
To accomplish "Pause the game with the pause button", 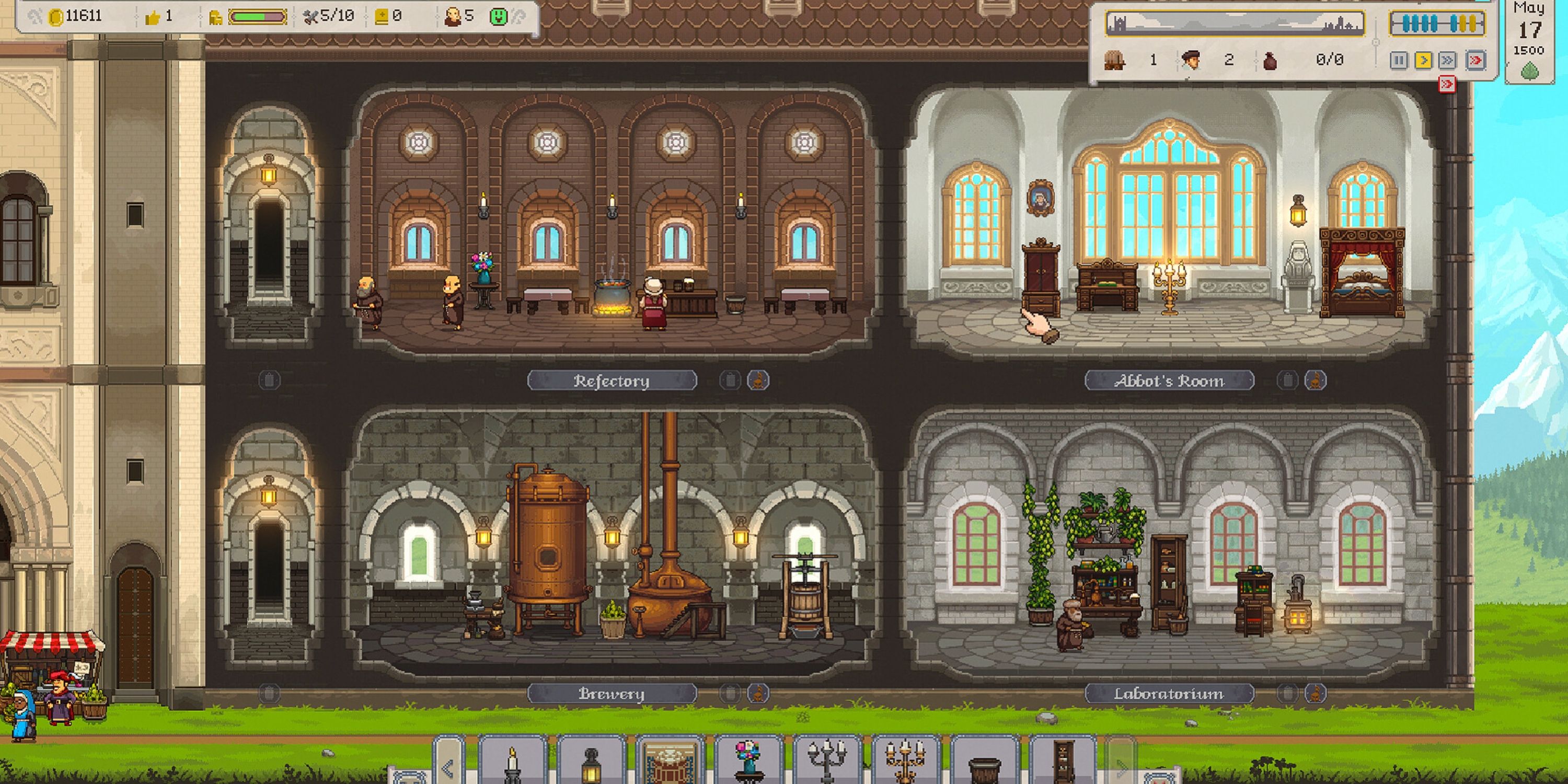I will (1399, 60).
